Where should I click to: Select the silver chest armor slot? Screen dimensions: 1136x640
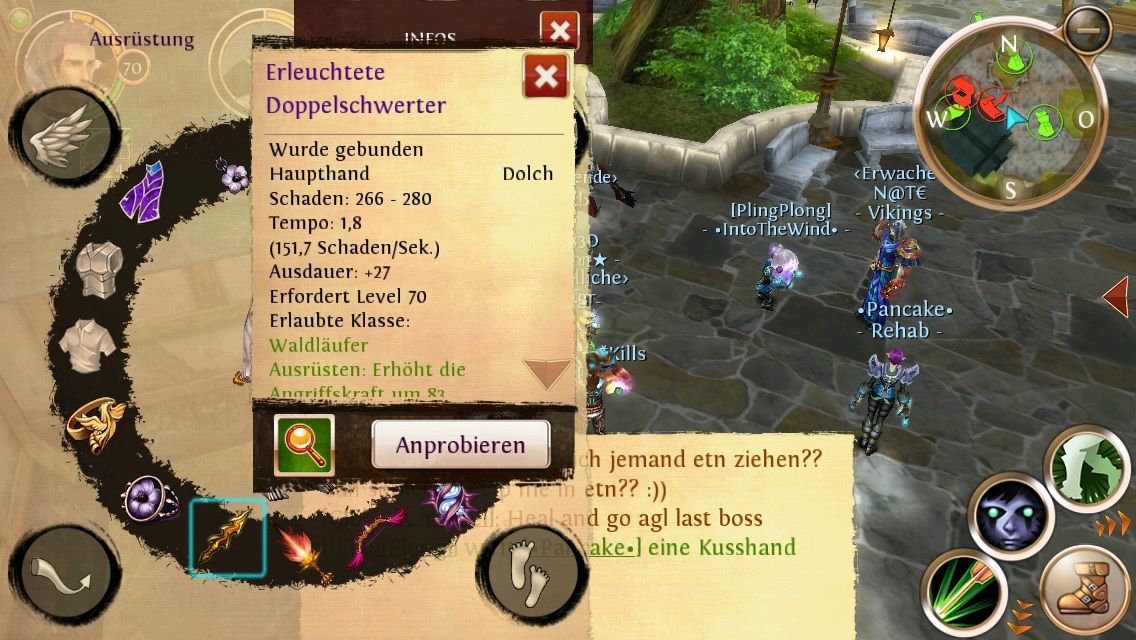pos(102,268)
